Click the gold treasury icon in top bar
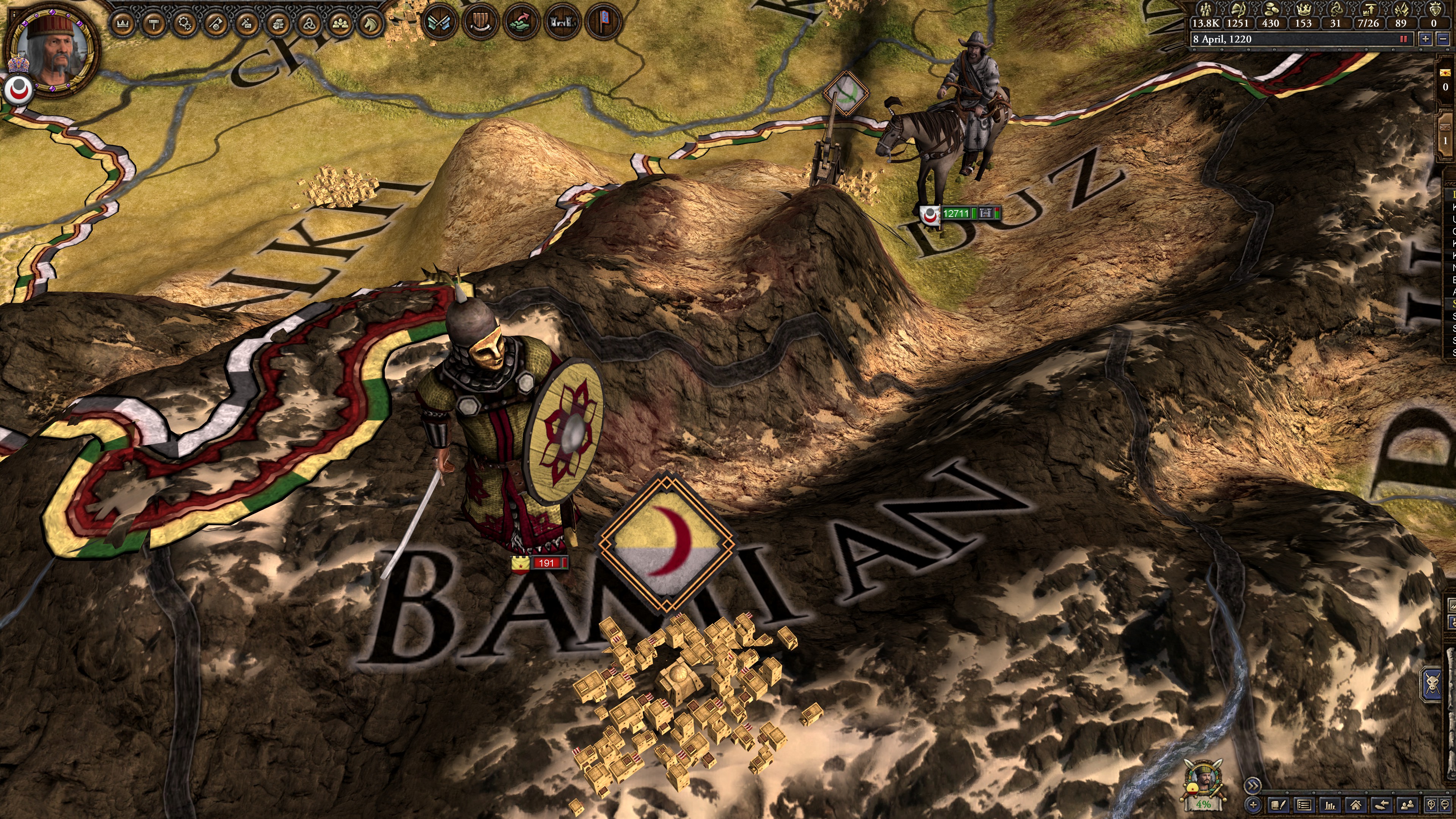The height and width of the screenshot is (819, 1456). coord(1271,10)
